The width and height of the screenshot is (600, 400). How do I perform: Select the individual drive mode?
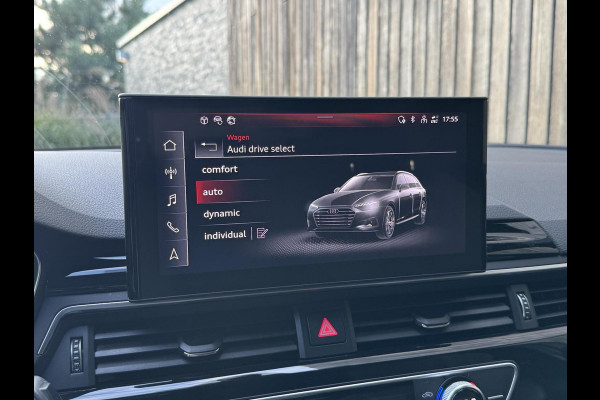click(224, 236)
